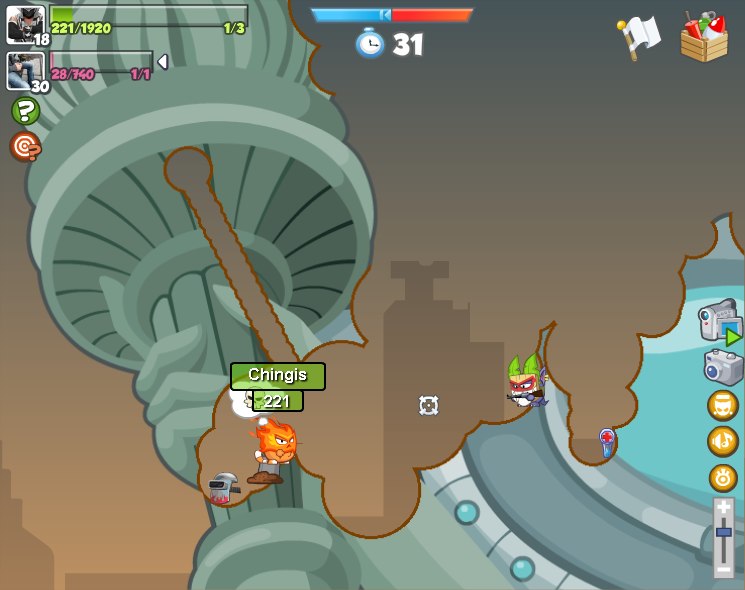Screen dimensions: 745x590
Task: Start recording with the video camera icon
Action: click(720, 322)
